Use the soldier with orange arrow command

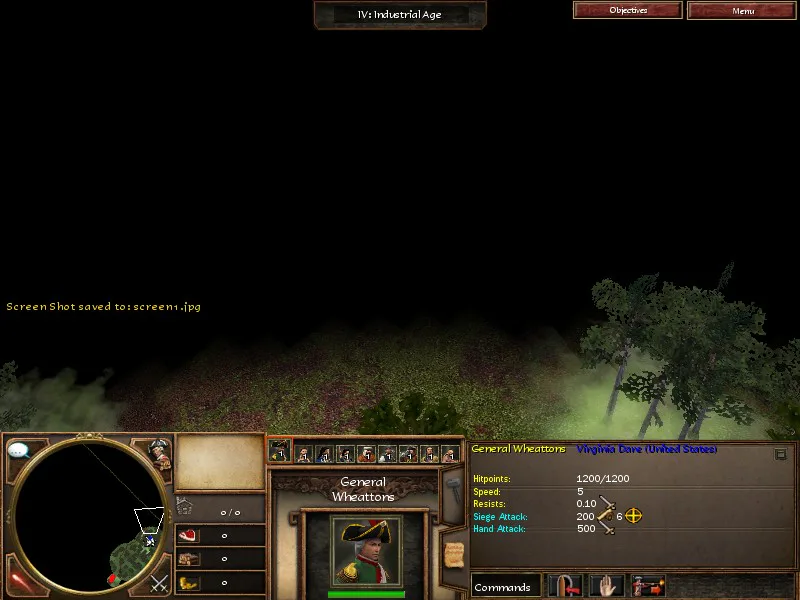(x=648, y=587)
